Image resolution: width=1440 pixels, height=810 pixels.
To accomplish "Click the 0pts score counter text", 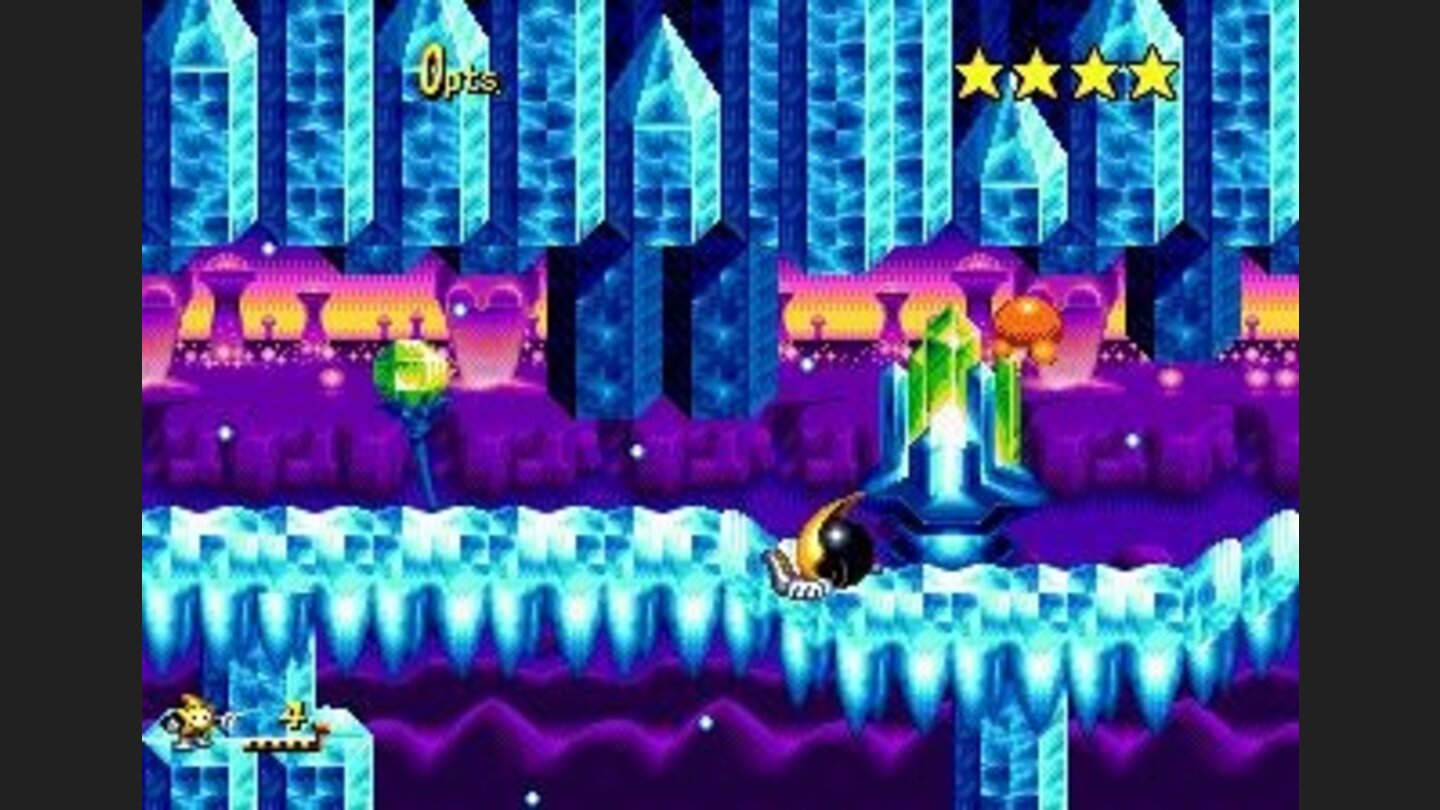I will (457, 72).
